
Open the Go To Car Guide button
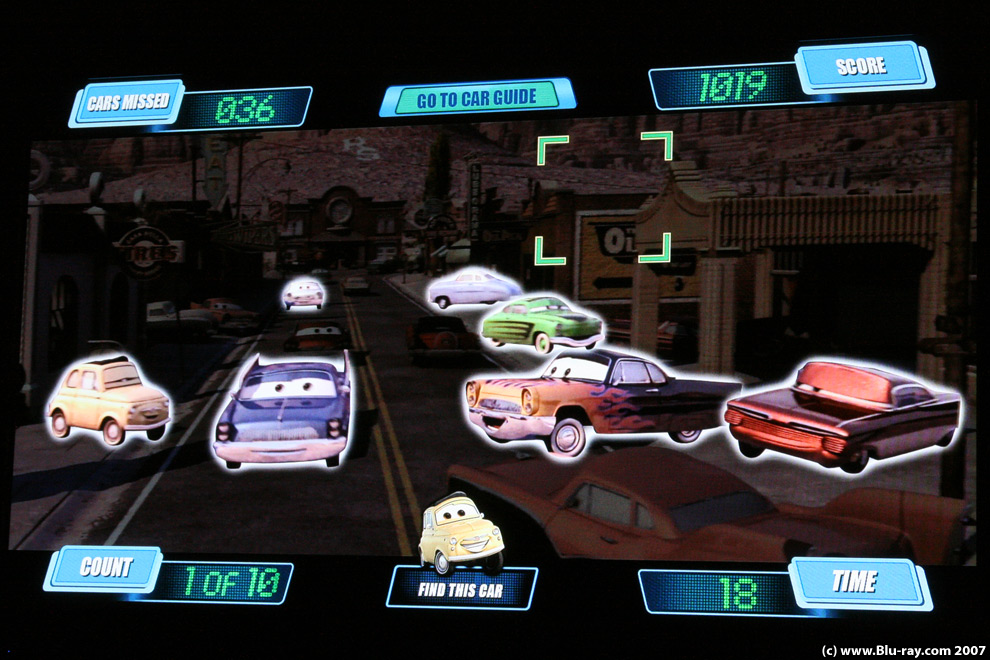(476, 97)
